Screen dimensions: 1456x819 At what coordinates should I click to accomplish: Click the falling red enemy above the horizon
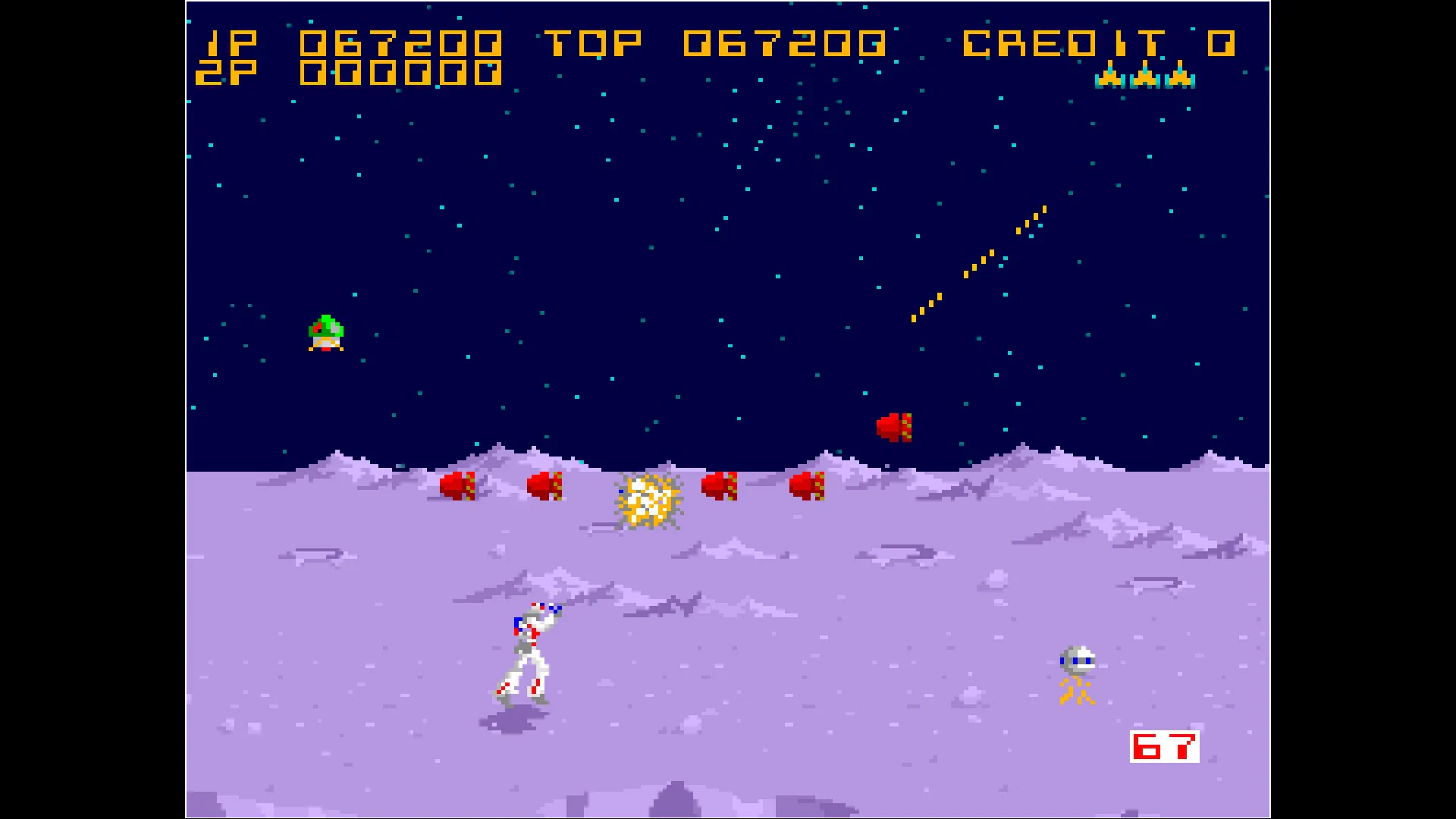(x=895, y=426)
